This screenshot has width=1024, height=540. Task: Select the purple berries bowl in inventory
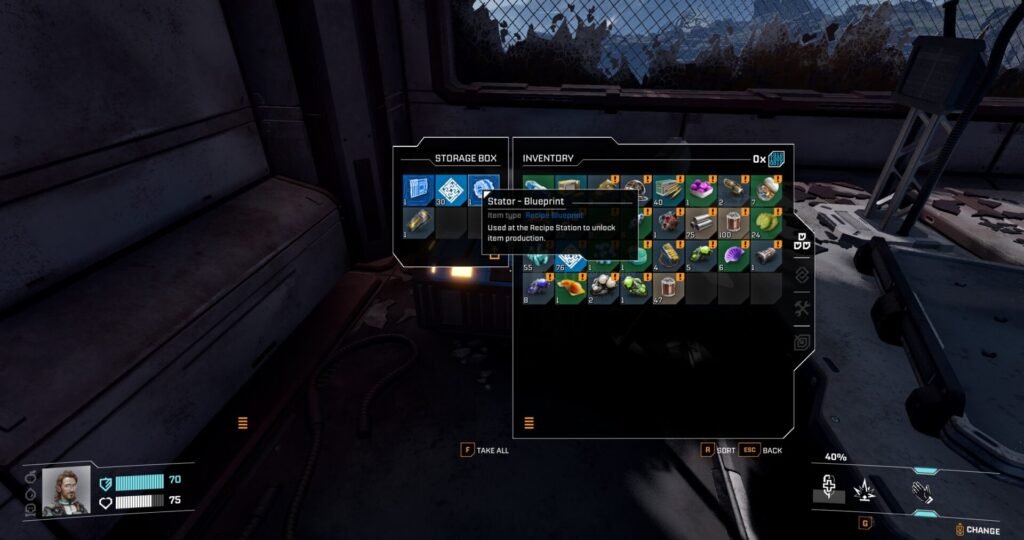tap(700, 189)
